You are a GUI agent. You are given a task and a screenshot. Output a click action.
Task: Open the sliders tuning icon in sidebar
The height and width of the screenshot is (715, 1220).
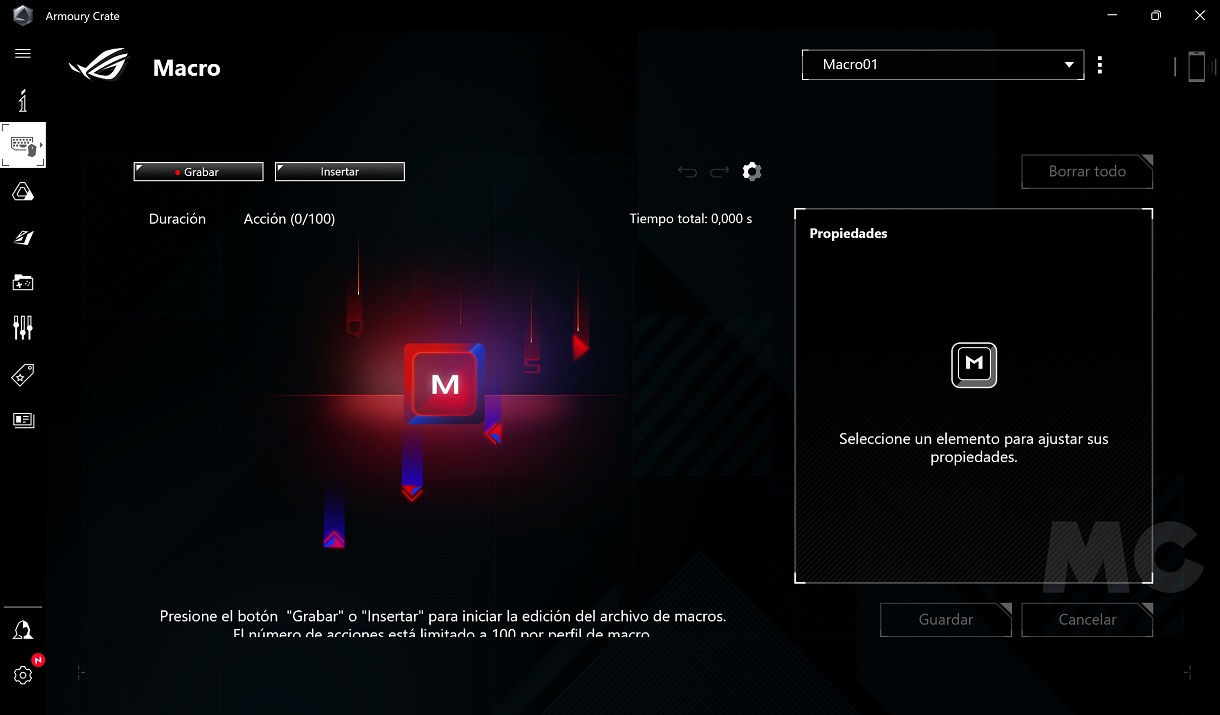pos(23,327)
